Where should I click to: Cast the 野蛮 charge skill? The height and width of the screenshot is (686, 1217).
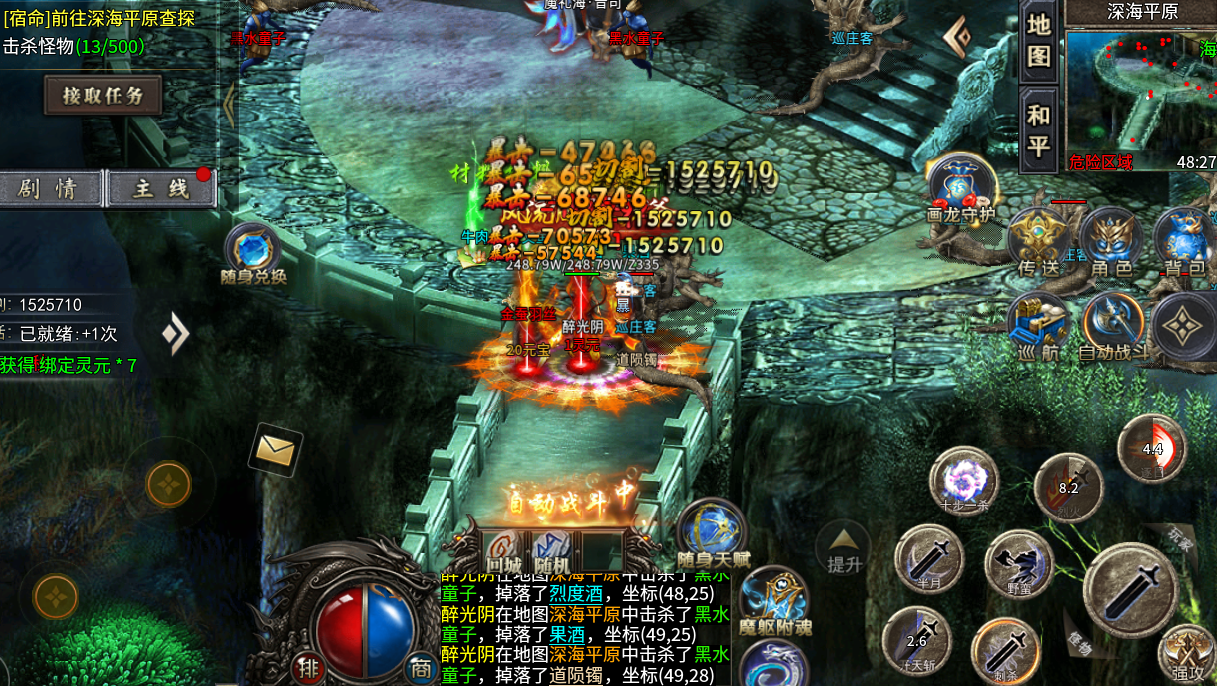pos(1019,563)
